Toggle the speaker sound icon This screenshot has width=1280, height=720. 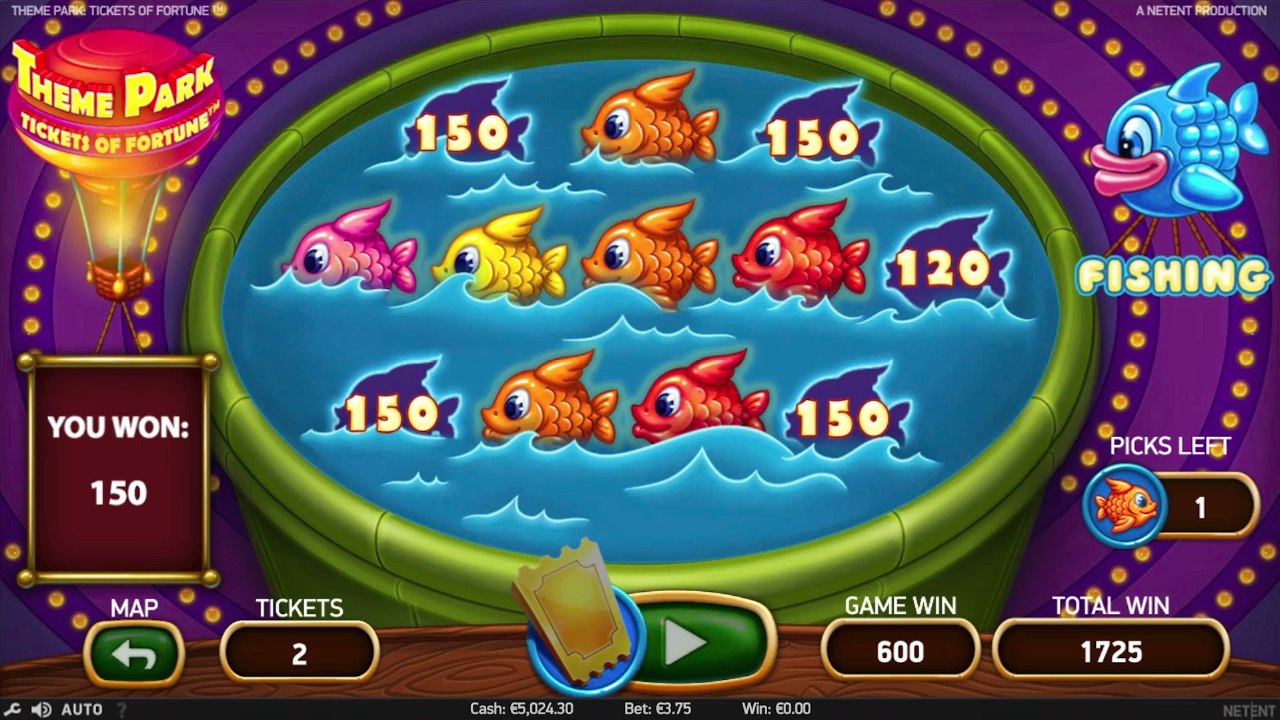tap(41, 709)
